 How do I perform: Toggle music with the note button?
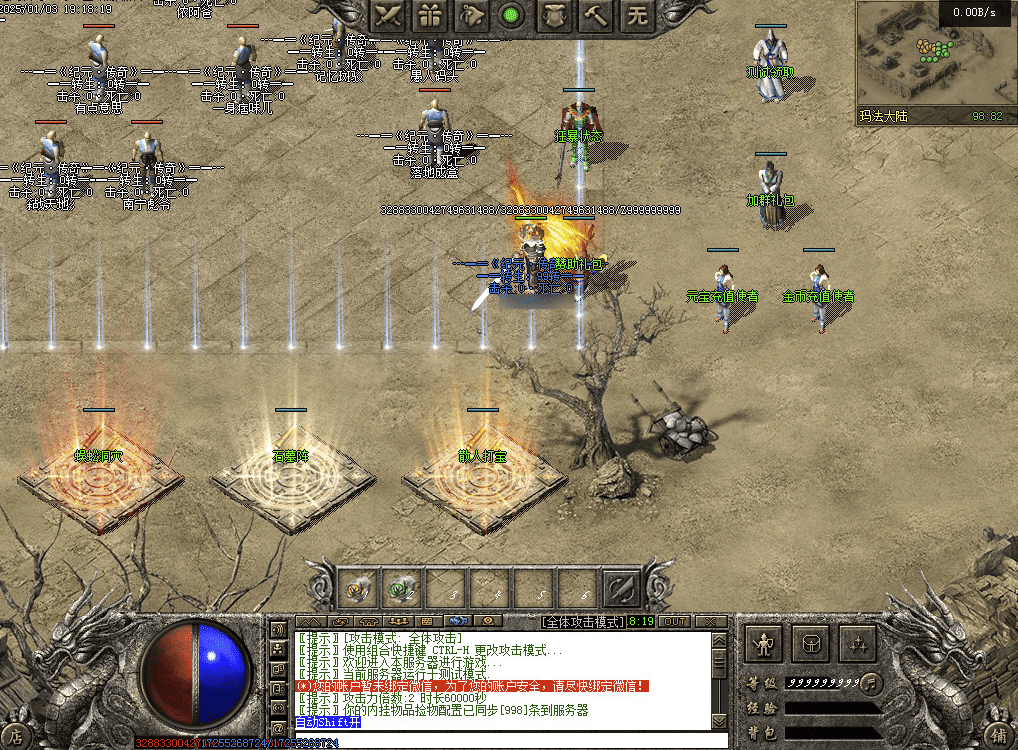pyautogui.click(x=871, y=683)
